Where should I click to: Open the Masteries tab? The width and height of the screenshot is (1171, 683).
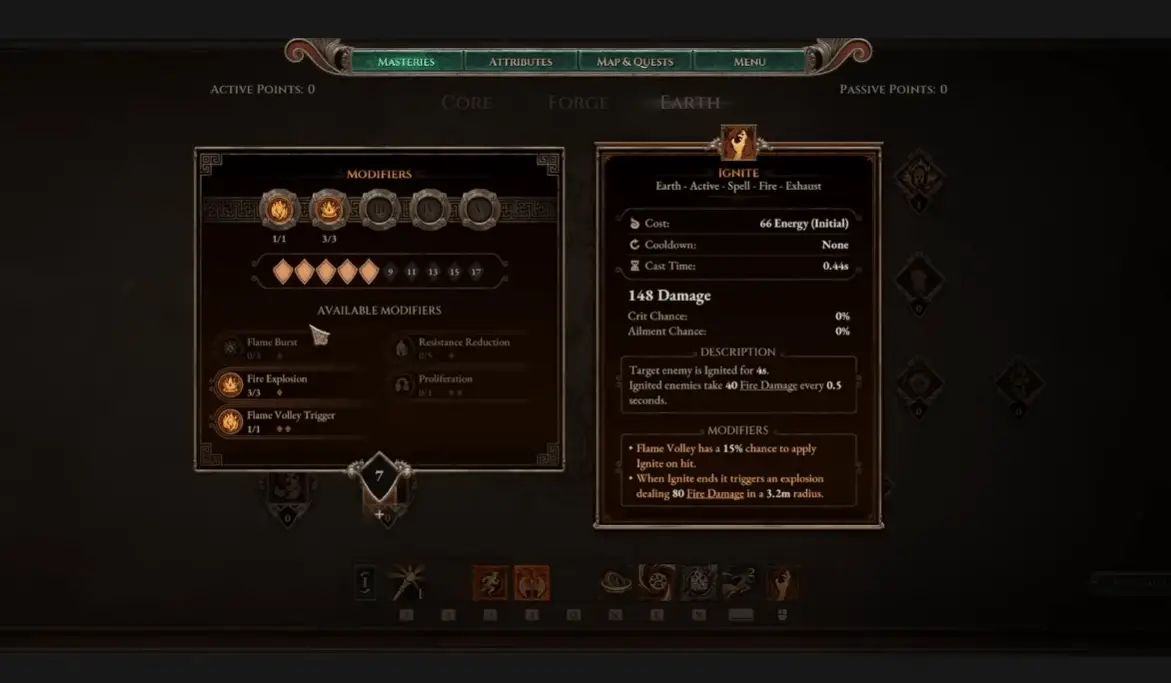point(406,62)
